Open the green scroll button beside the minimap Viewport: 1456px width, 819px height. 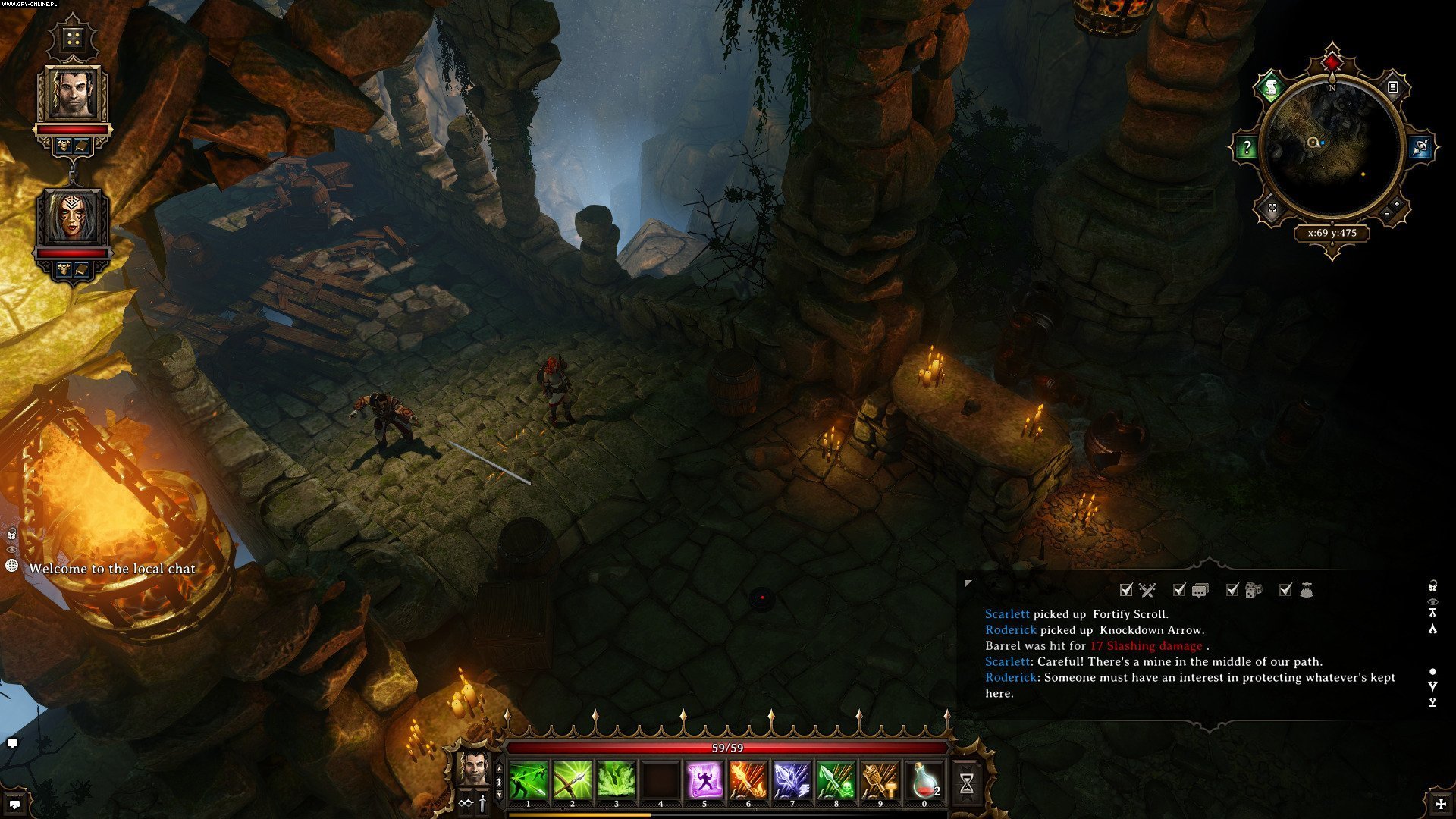pos(1271,89)
